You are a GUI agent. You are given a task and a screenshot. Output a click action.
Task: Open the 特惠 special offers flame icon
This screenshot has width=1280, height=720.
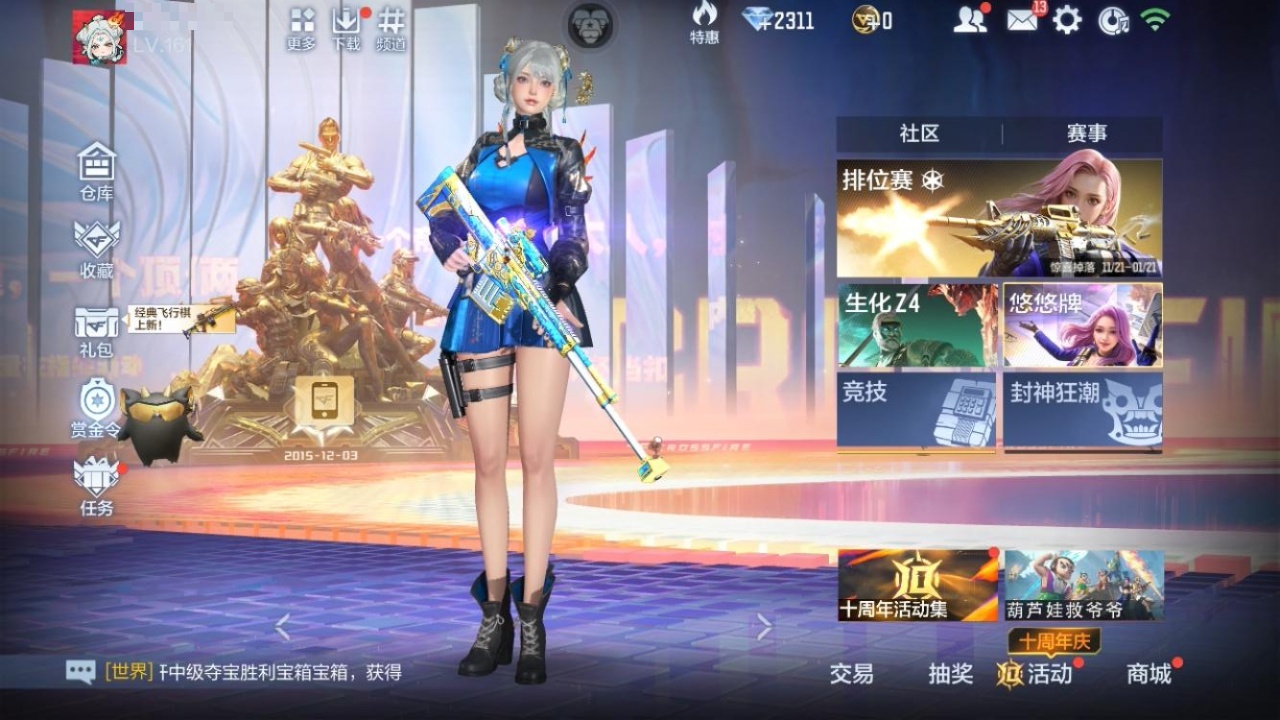coord(704,22)
